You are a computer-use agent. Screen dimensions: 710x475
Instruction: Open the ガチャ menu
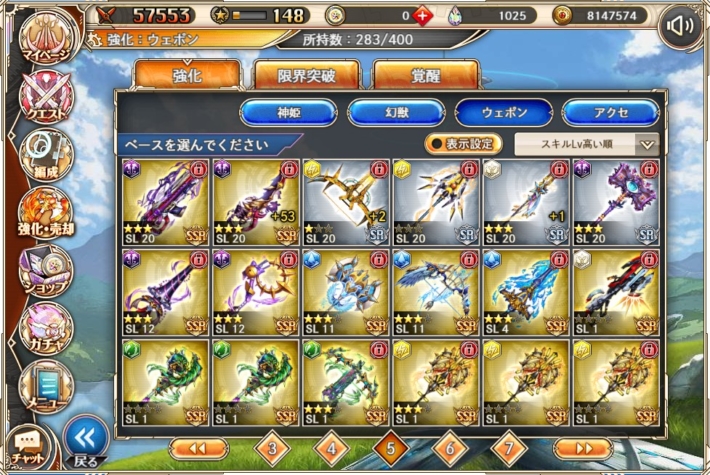point(44,327)
